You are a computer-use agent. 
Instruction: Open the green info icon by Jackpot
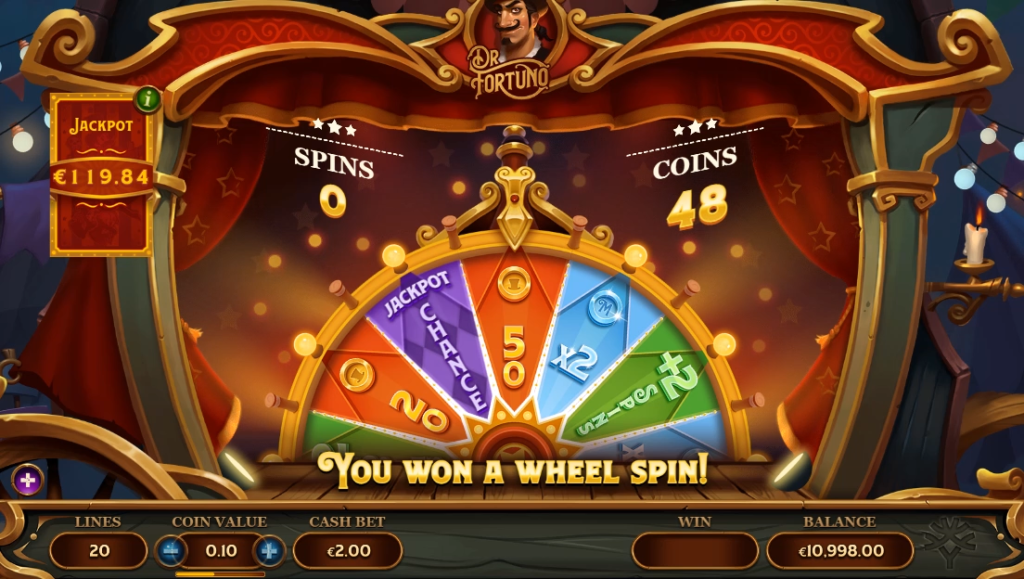coord(148,98)
